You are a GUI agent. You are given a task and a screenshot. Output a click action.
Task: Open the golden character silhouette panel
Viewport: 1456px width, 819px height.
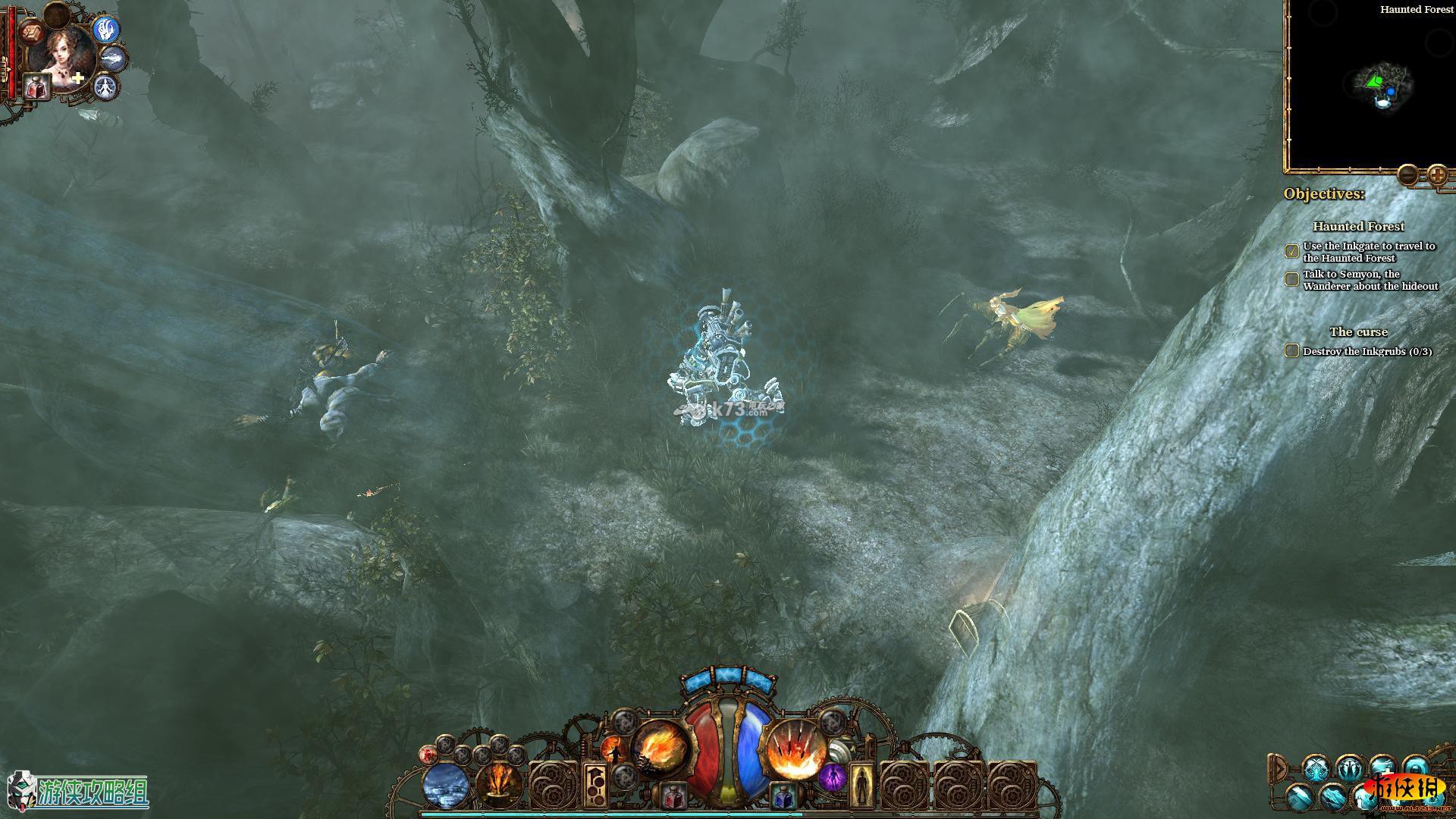point(860,785)
